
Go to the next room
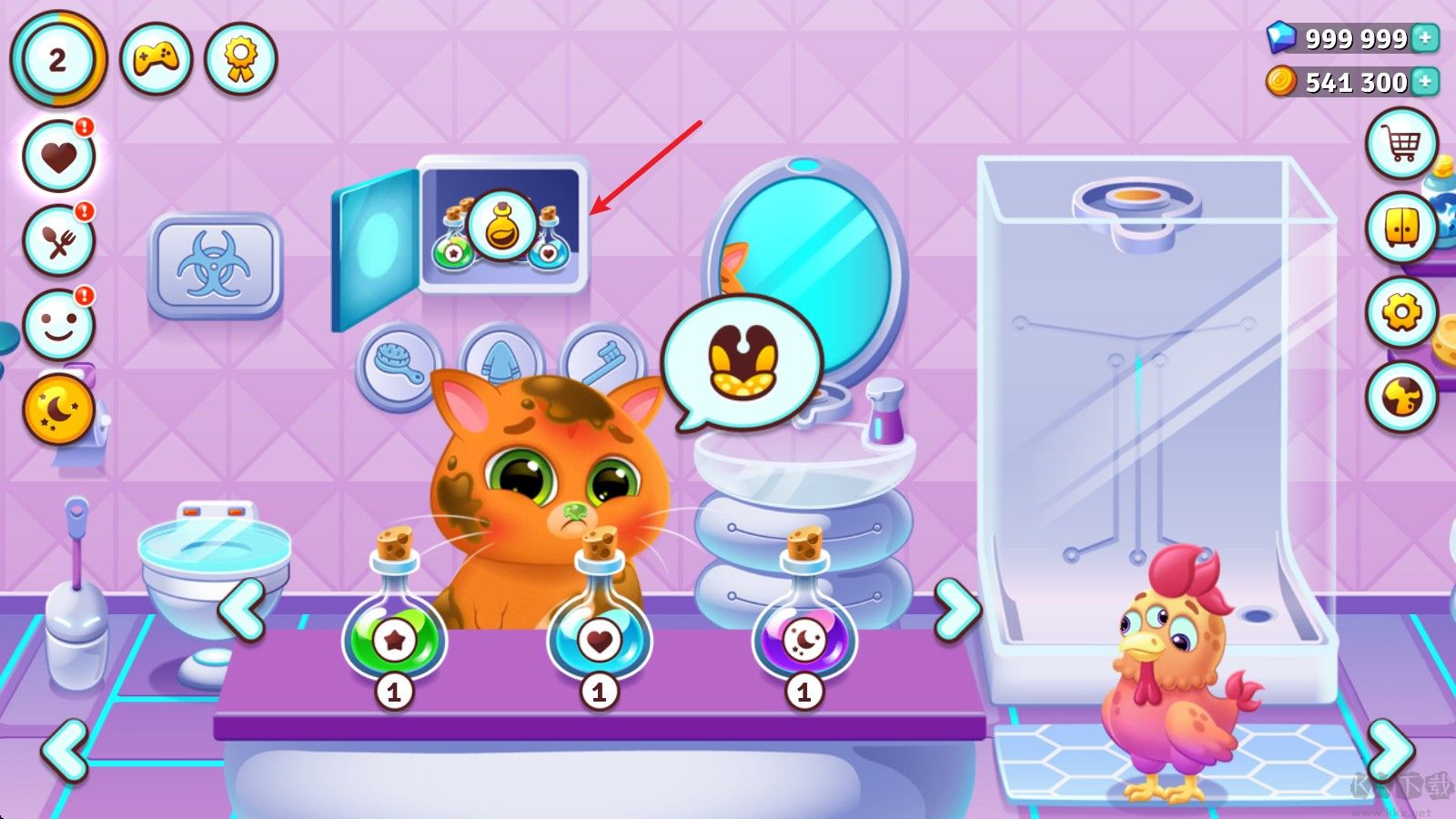click(x=1390, y=750)
